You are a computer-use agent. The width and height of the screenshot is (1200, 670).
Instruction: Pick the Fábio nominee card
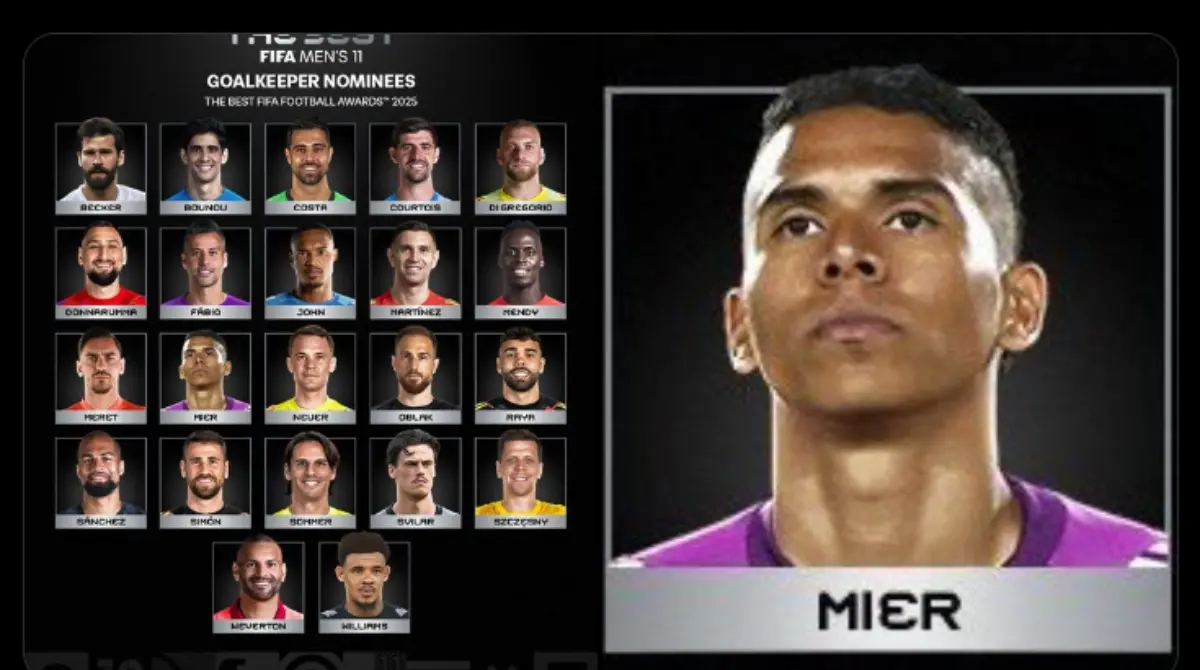tap(205, 272)
